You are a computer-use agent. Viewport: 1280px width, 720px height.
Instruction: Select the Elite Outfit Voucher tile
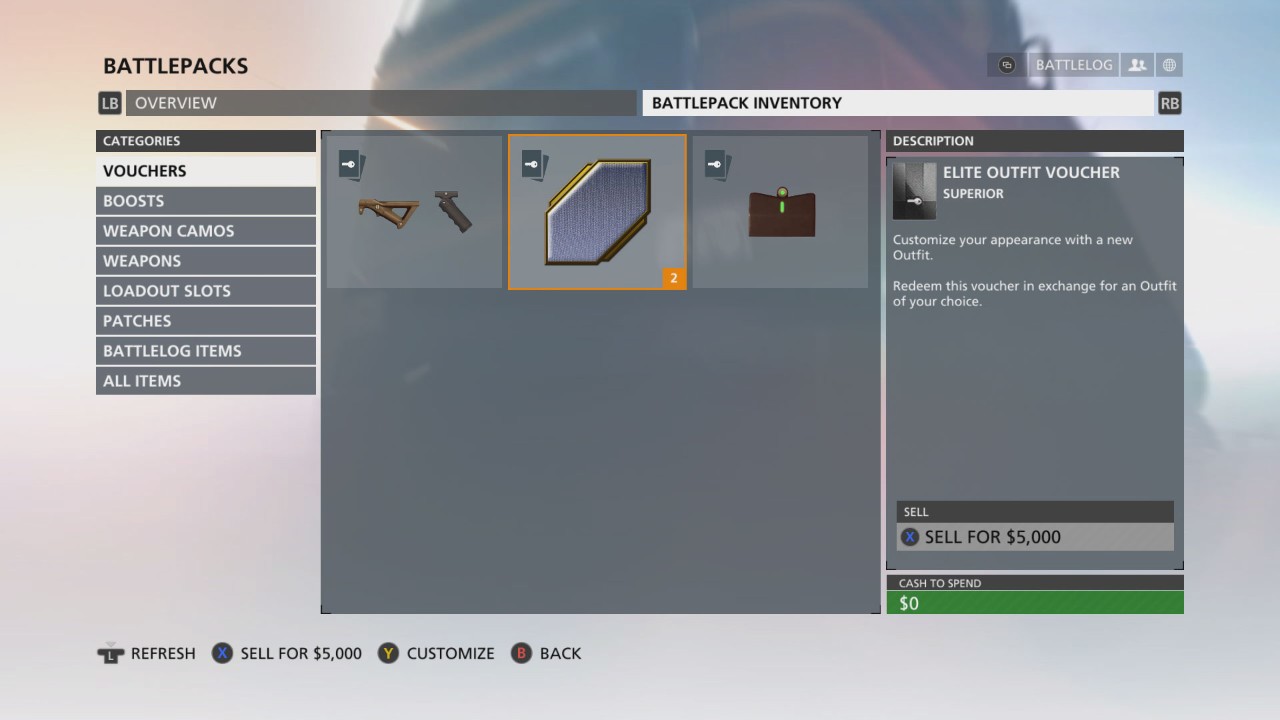[597, 212]
